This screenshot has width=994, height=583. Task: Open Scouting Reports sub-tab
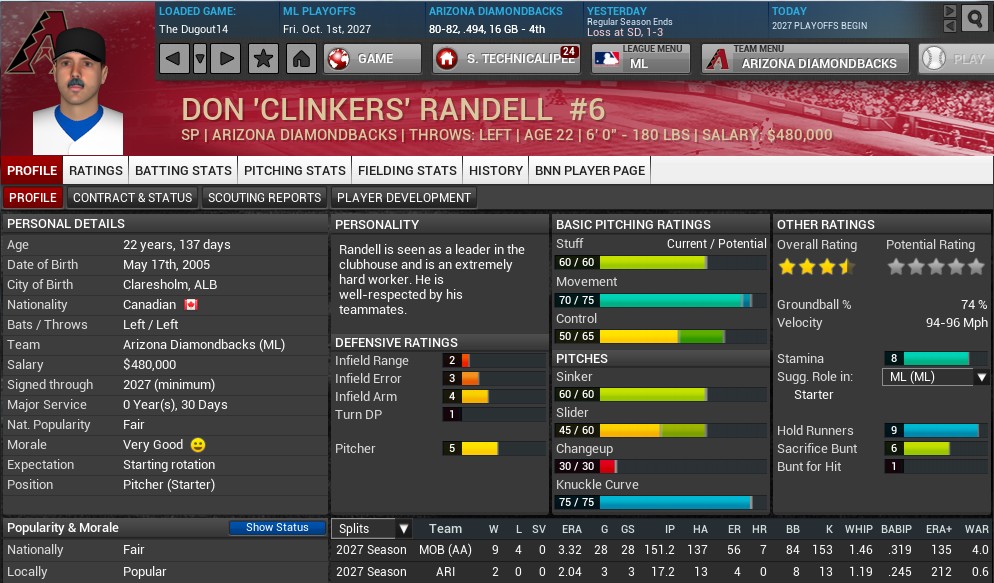(264, 197)
